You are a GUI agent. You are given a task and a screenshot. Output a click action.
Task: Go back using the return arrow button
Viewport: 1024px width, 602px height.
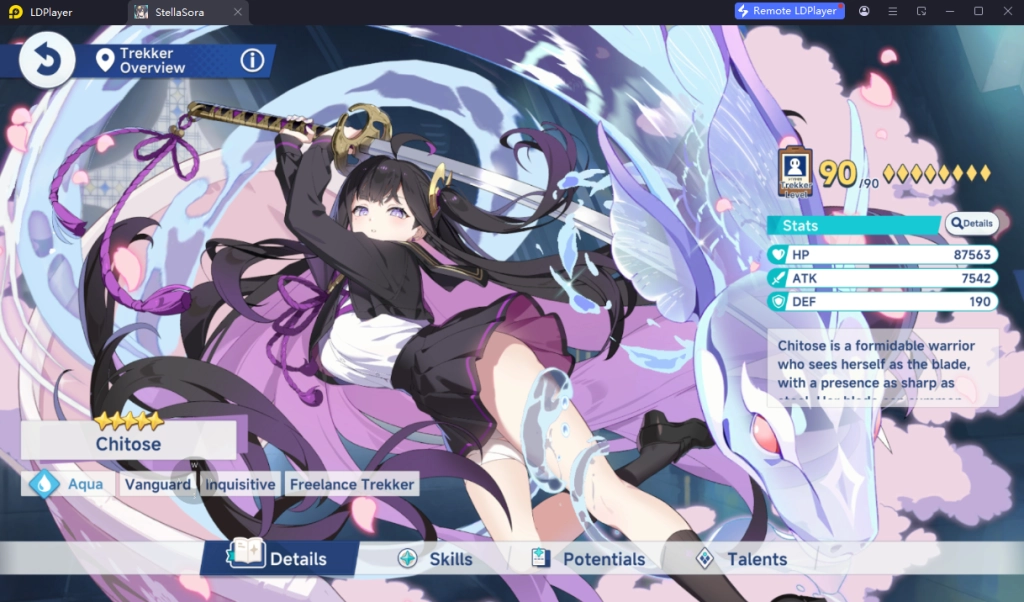coord(46,60)
